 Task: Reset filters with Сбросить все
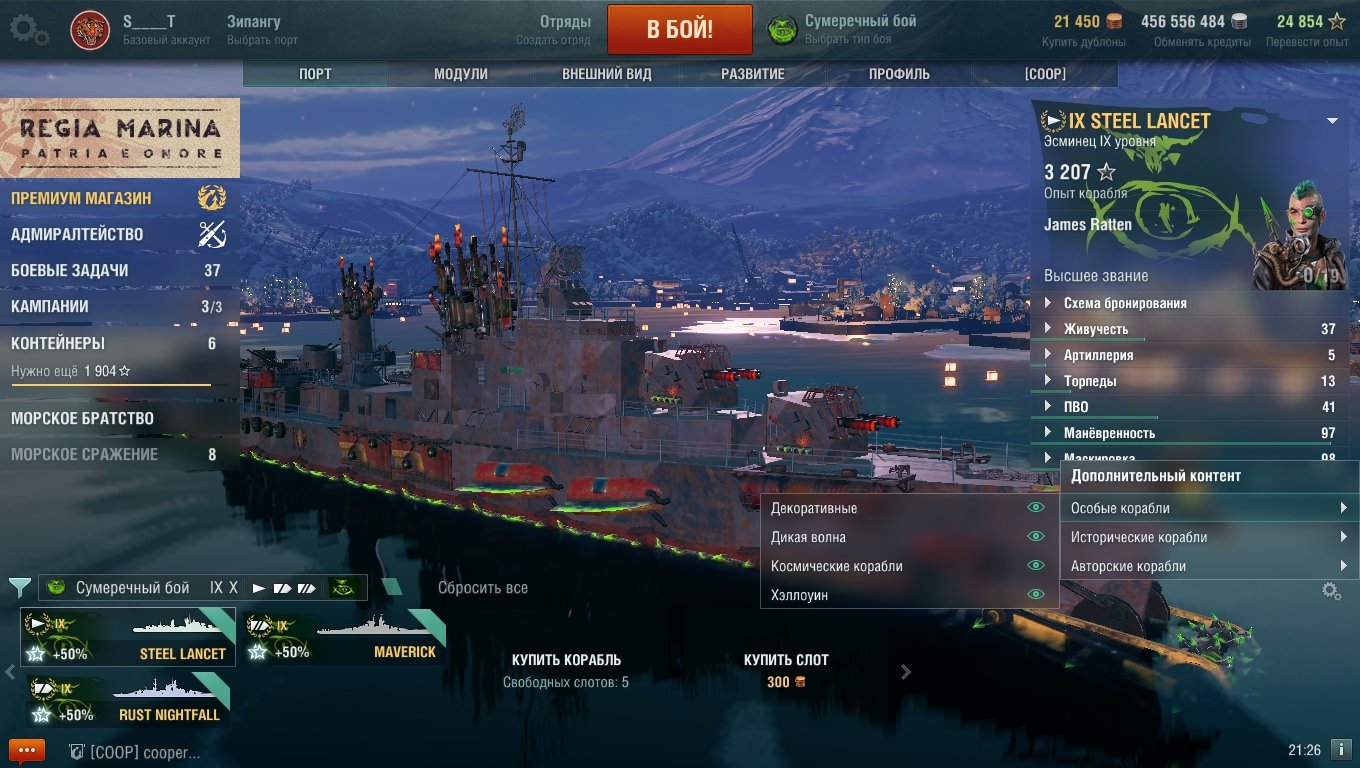point(482,588)
